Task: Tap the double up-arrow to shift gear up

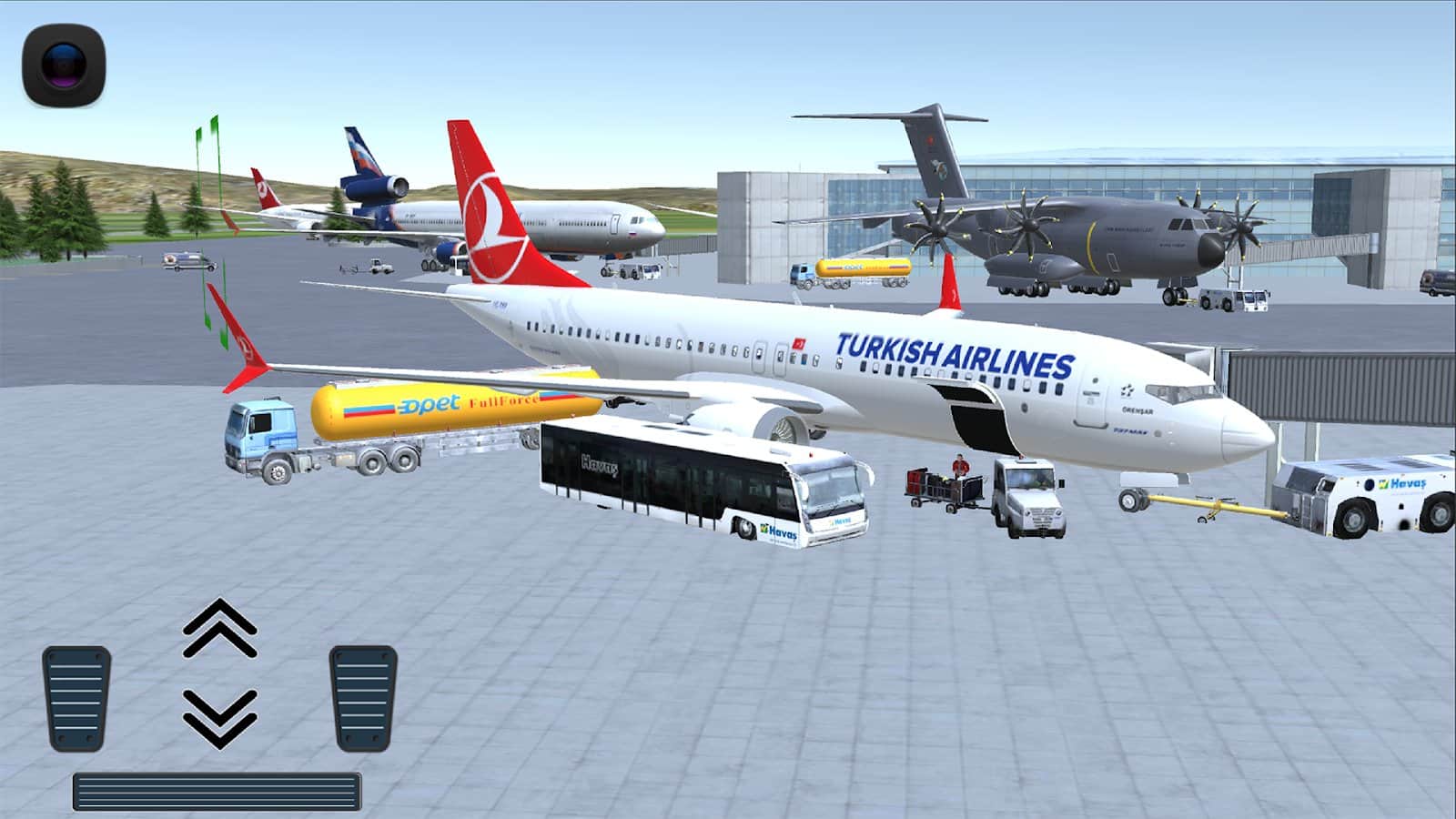Action: point(219,630)
